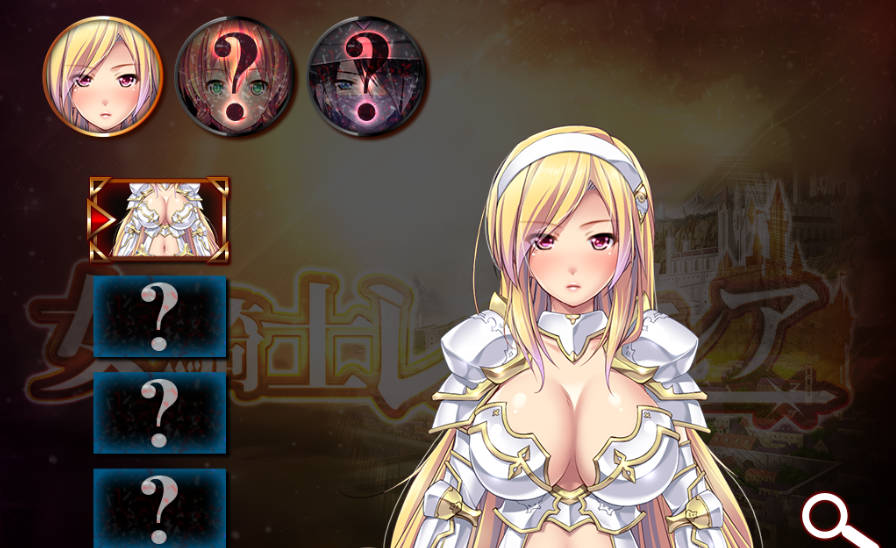896x548 pixels.
Task: Select the white armor outfit thumbnail
Action: coord(160,220)
